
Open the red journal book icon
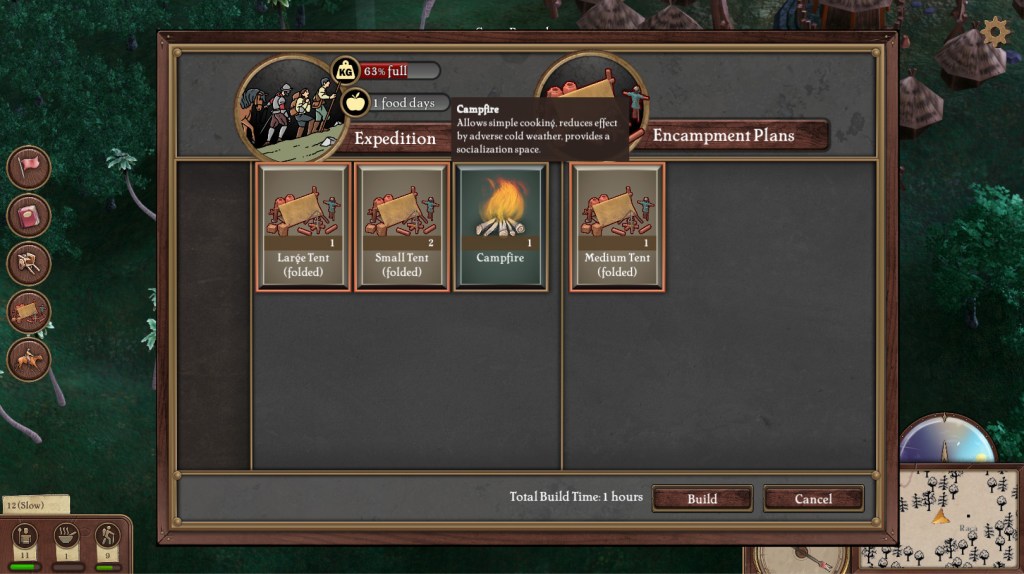tap(29, 215)
